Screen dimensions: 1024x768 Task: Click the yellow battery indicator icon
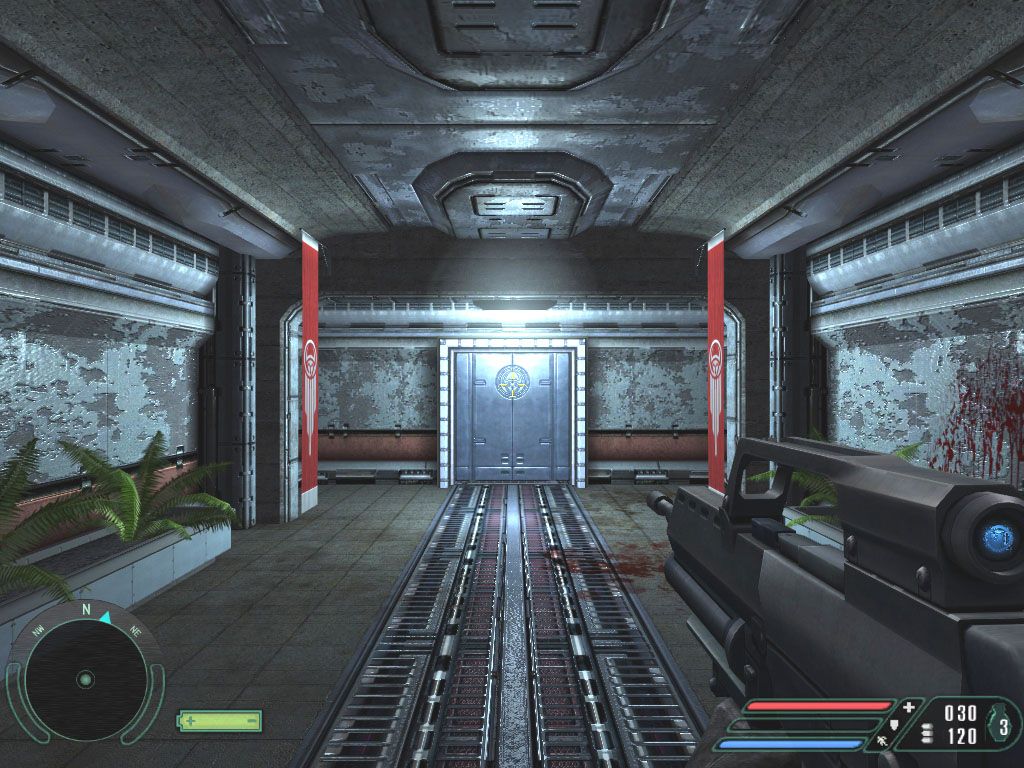pos(220,720)
